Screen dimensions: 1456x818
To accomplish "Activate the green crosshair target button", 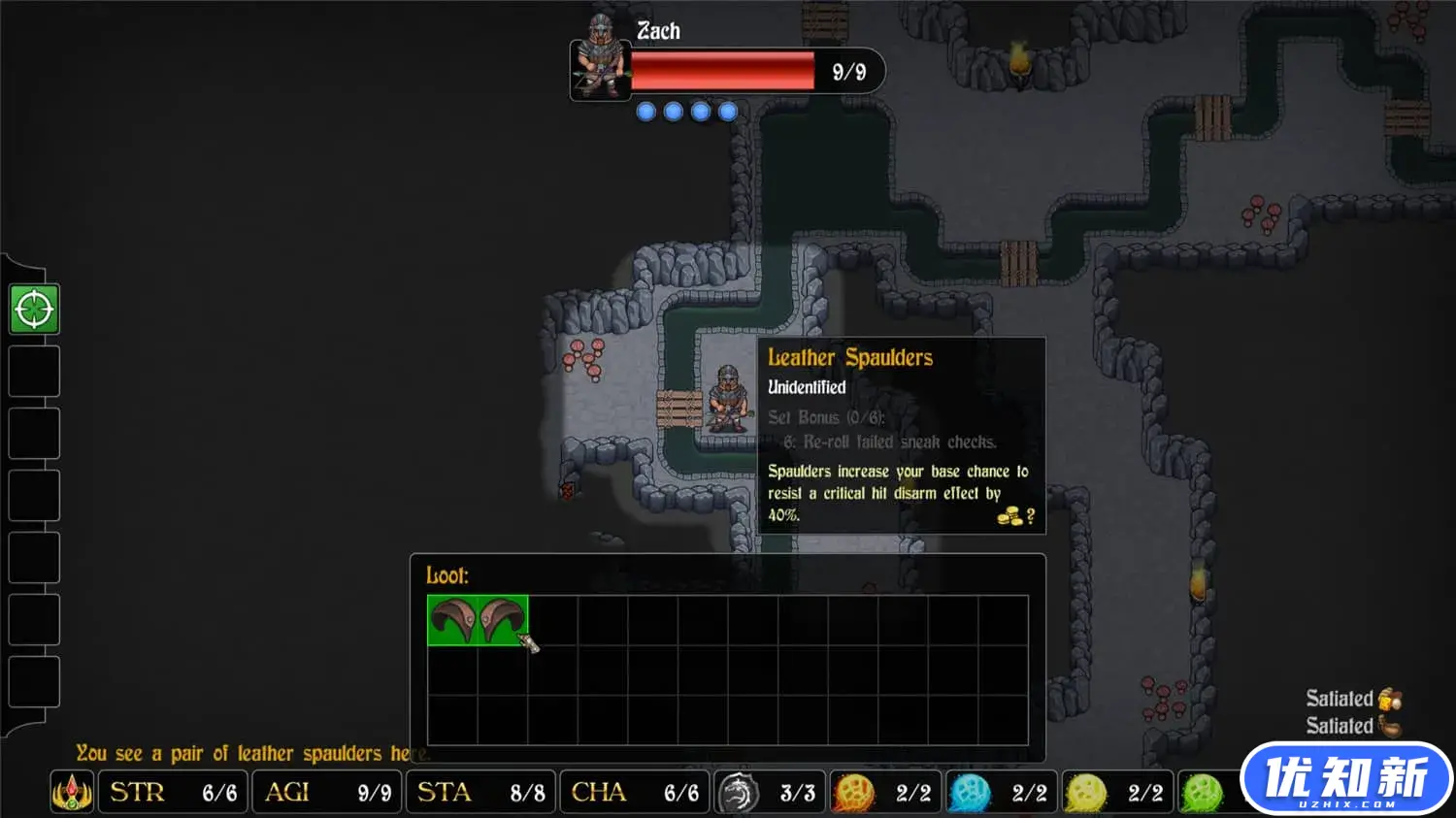I will coord(34,310).
